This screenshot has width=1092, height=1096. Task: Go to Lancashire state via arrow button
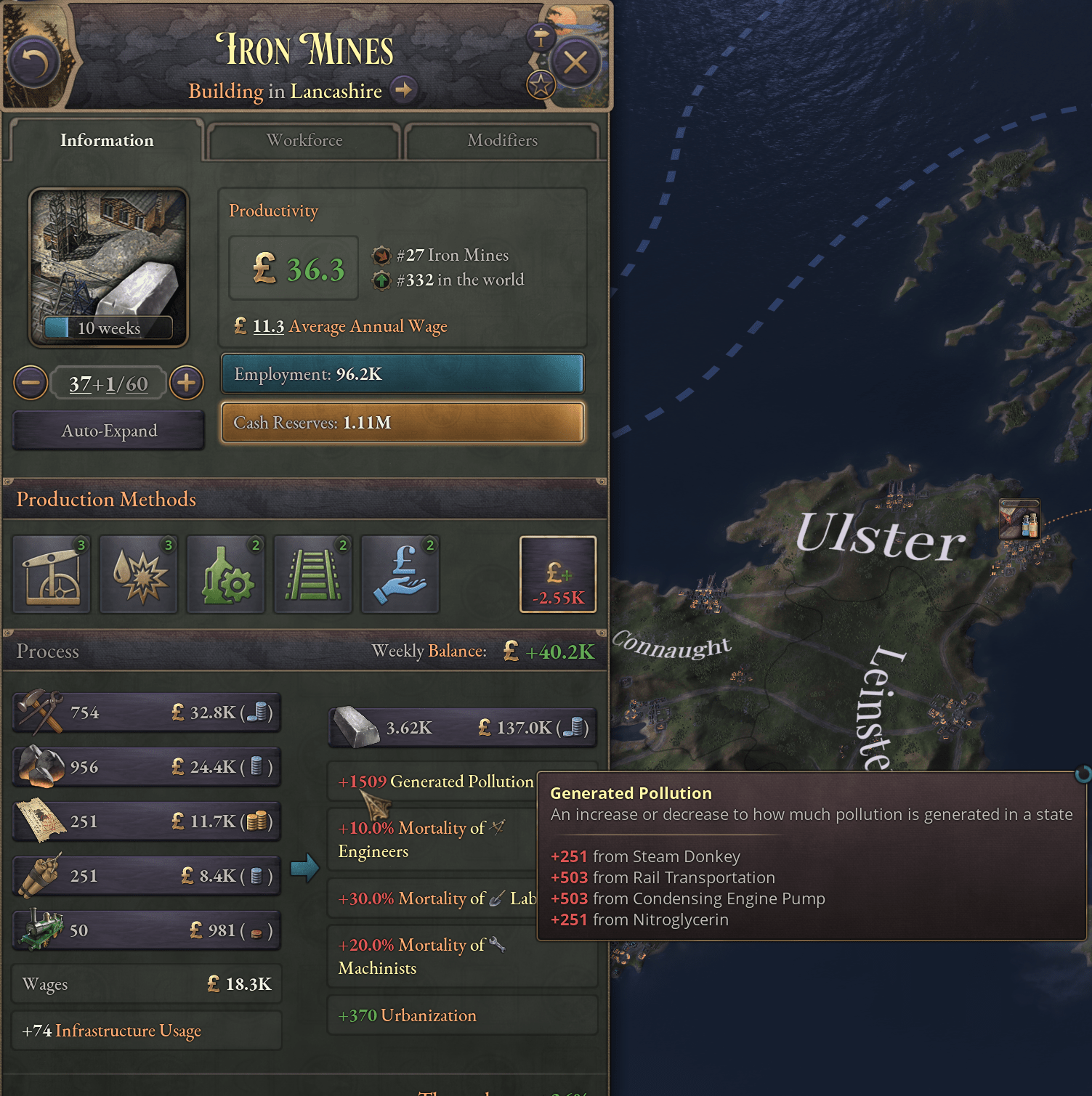[403, 90]
